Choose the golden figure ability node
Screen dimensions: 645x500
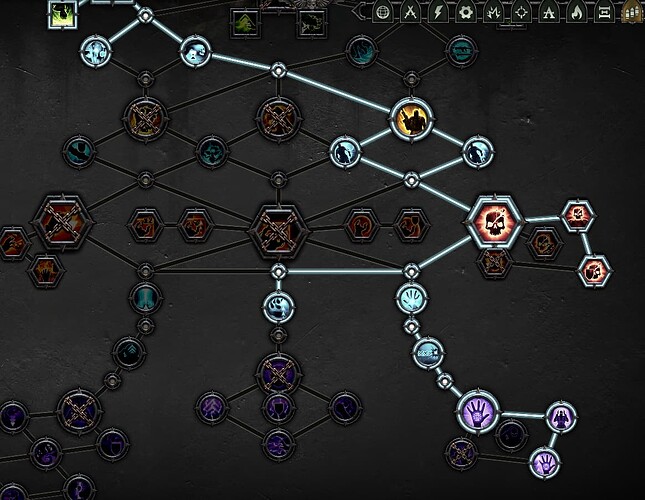click(409, 120)
